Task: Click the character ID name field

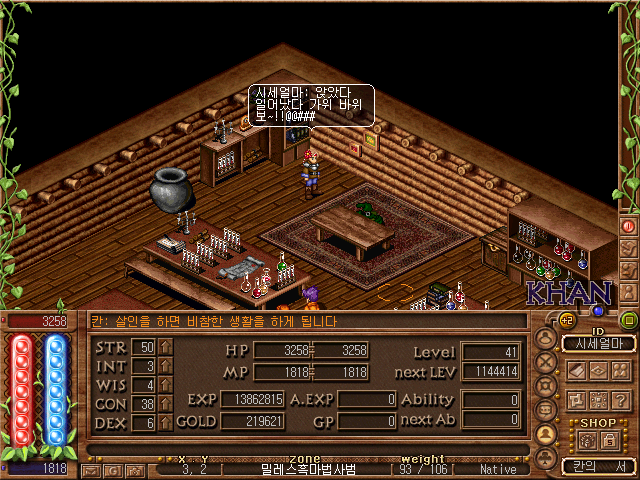Action: 598,343
